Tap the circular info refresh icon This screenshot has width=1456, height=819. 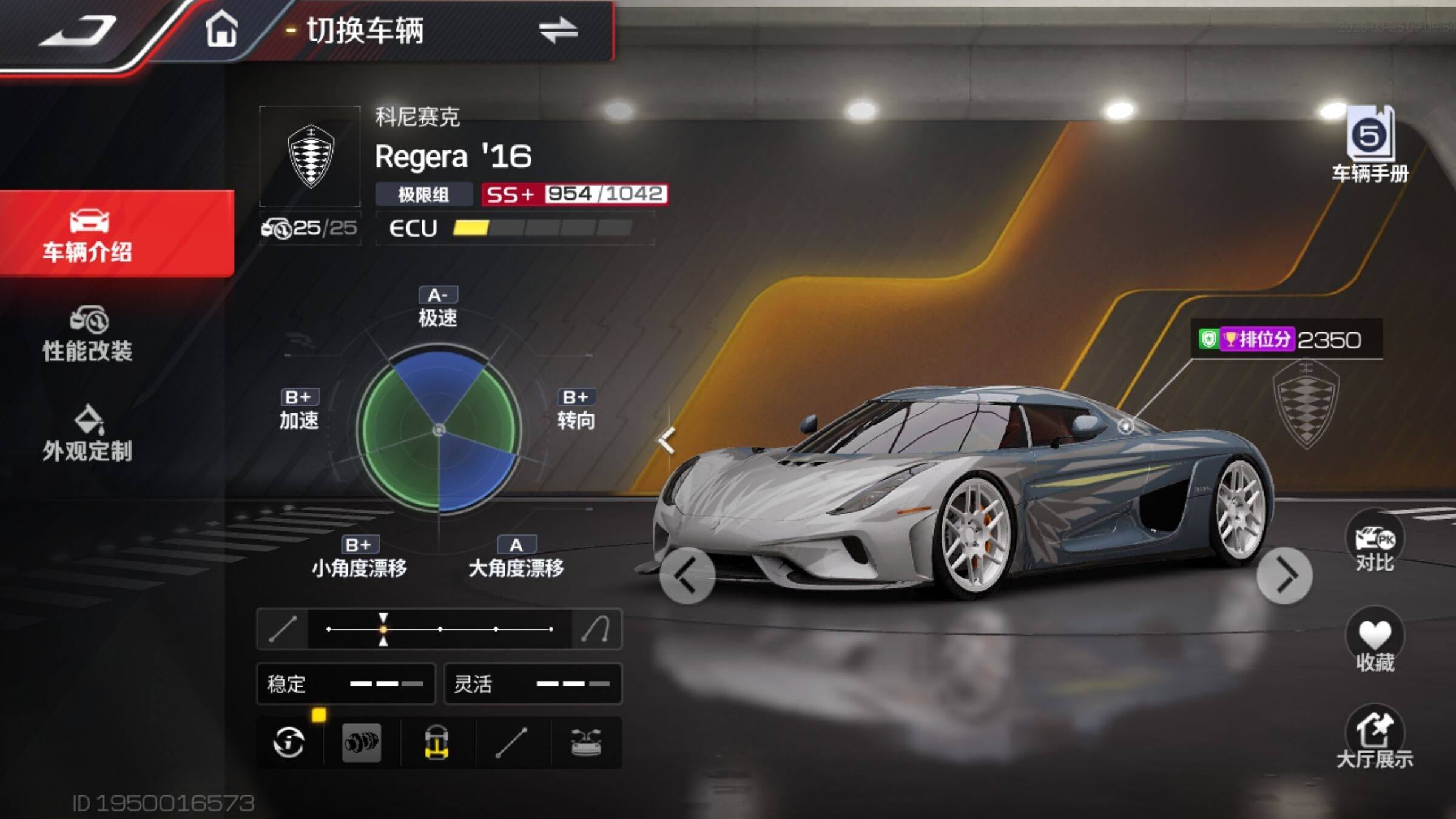[x=289, y=742]
